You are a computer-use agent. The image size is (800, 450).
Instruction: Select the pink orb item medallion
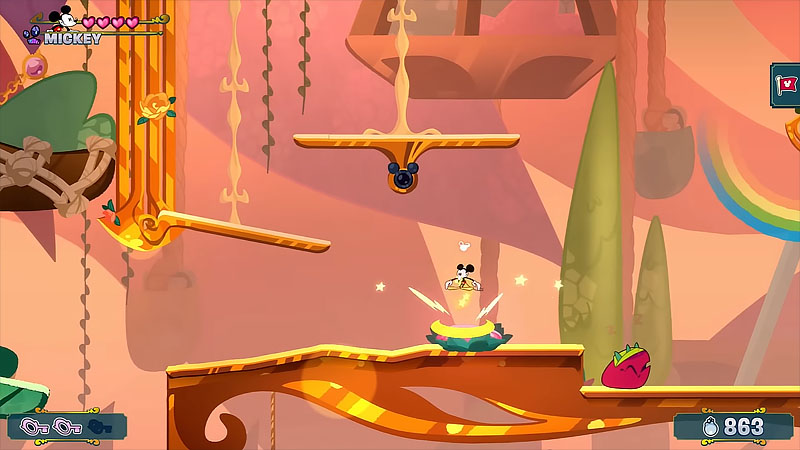tap(36, 67)
